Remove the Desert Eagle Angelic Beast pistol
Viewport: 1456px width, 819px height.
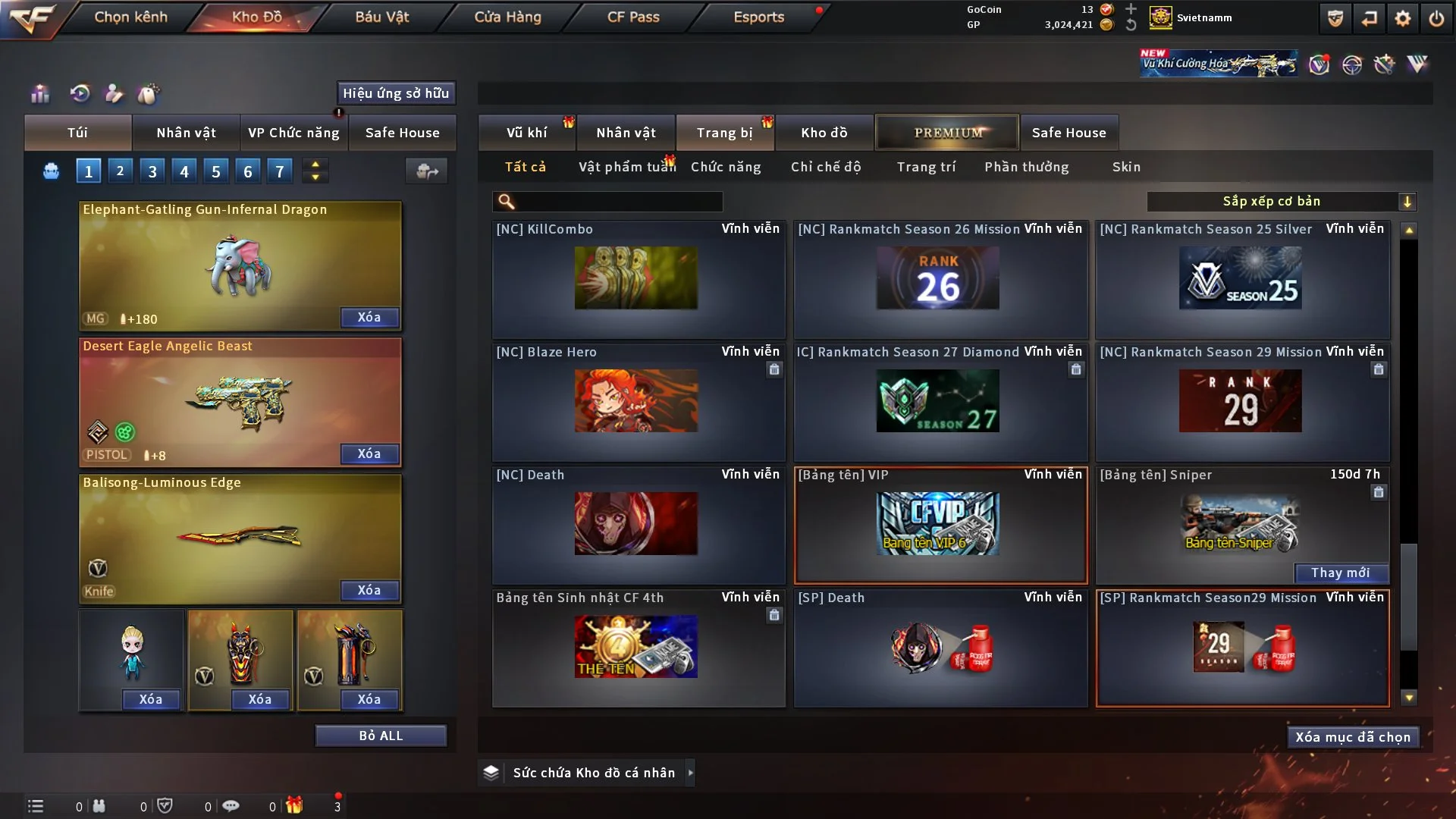[369, 453]
